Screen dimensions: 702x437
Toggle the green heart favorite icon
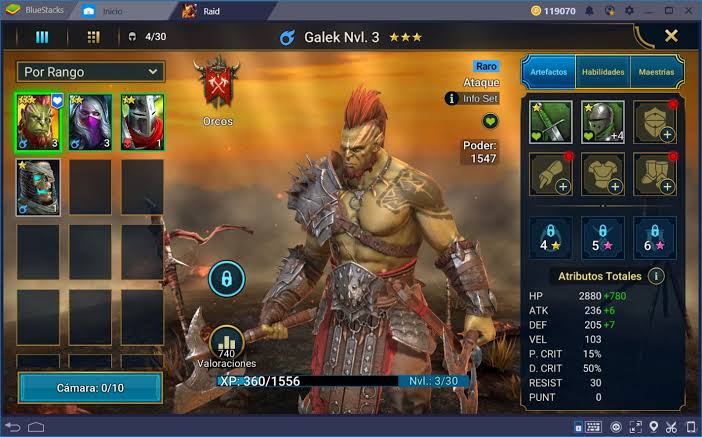(490, 121)
